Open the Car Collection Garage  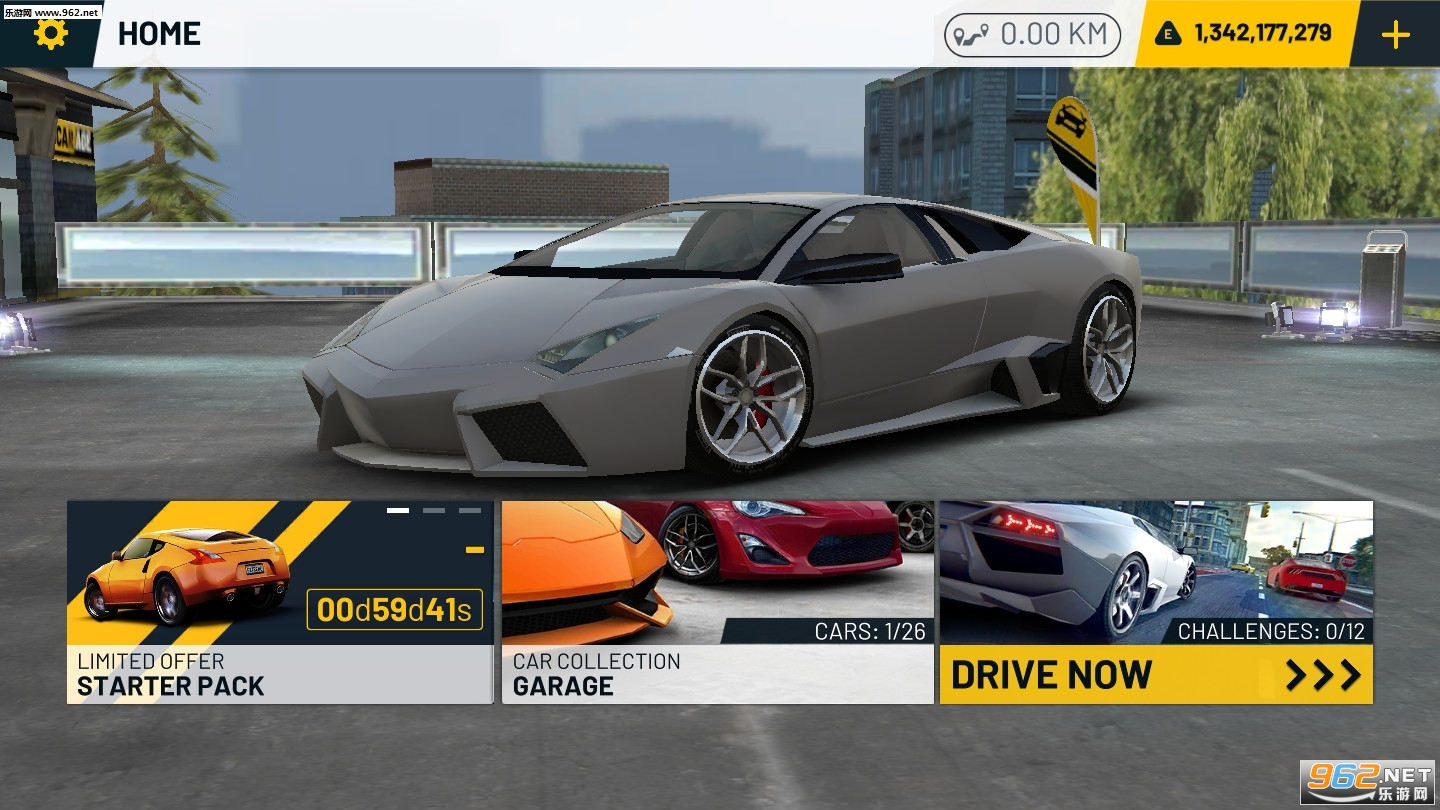(717, 602)
